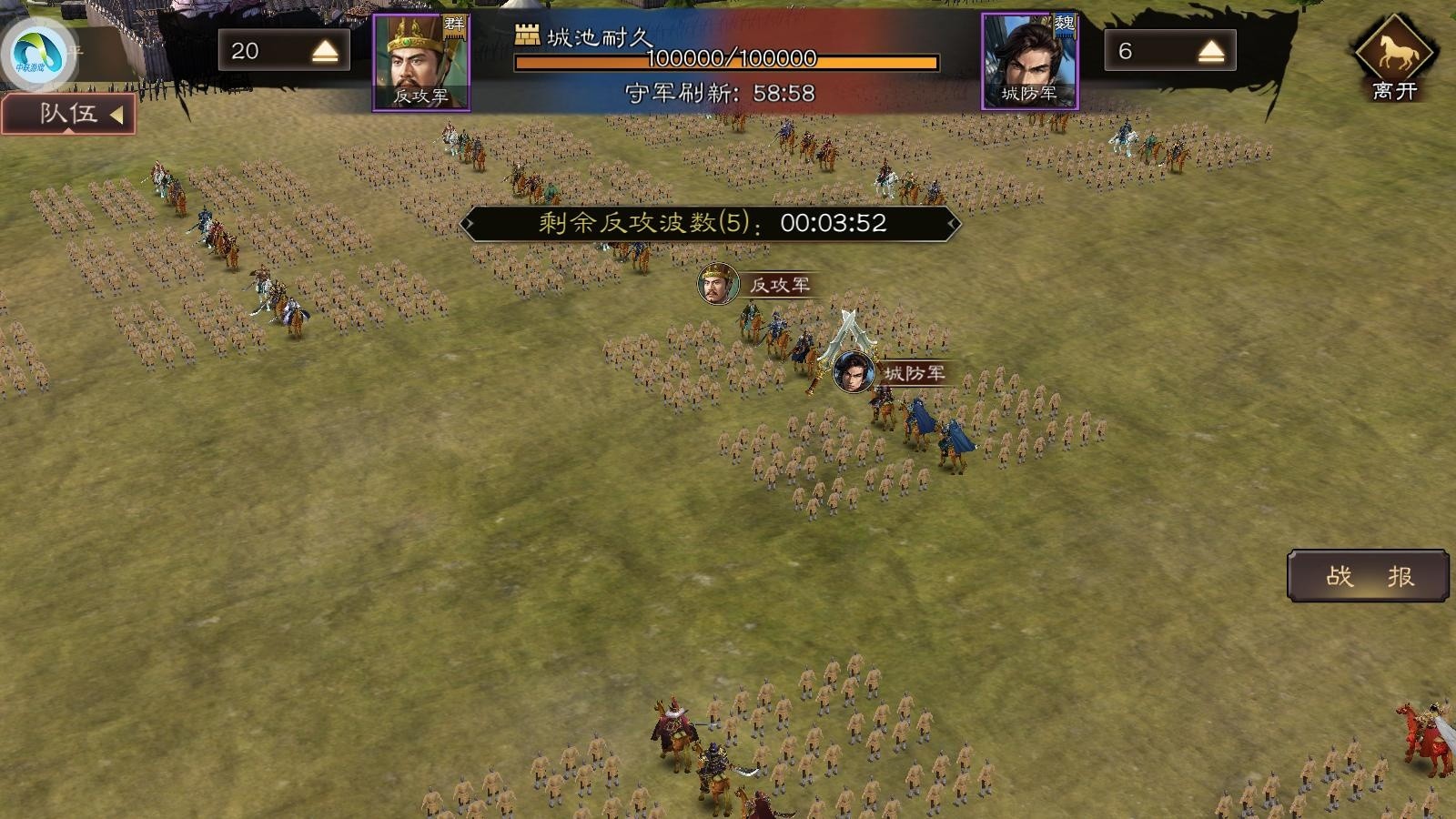Leave the battle via 离开
Image resolution: width=1456 pixels, height=819 pixels.
[x=1394, y=57]
